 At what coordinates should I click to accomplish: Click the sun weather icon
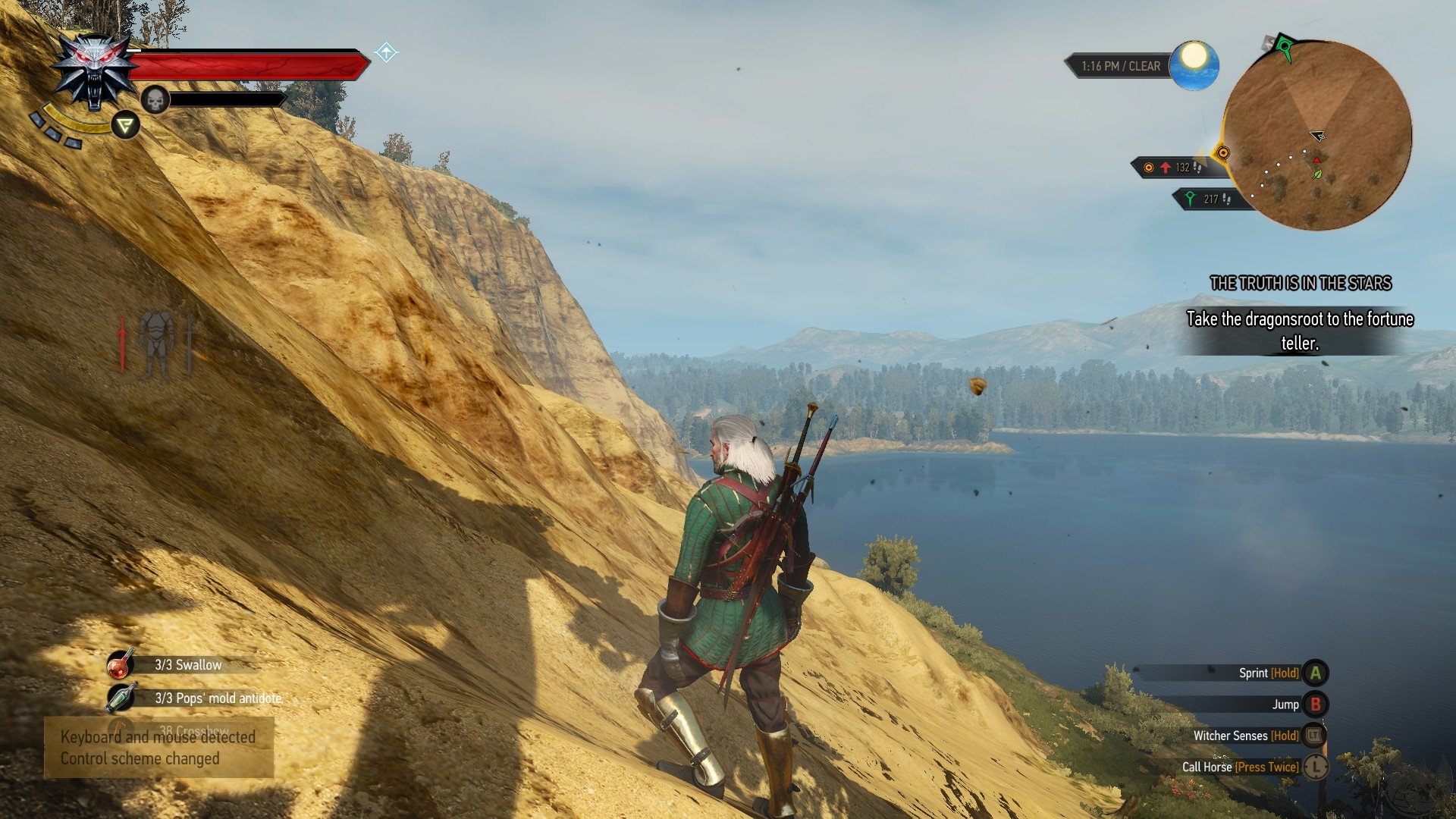(x=1194, y=65)
